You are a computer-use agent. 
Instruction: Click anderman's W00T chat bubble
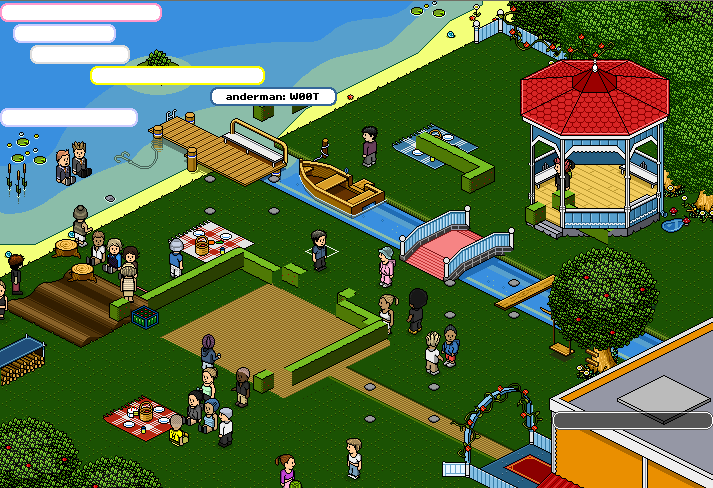click(273, 96)
